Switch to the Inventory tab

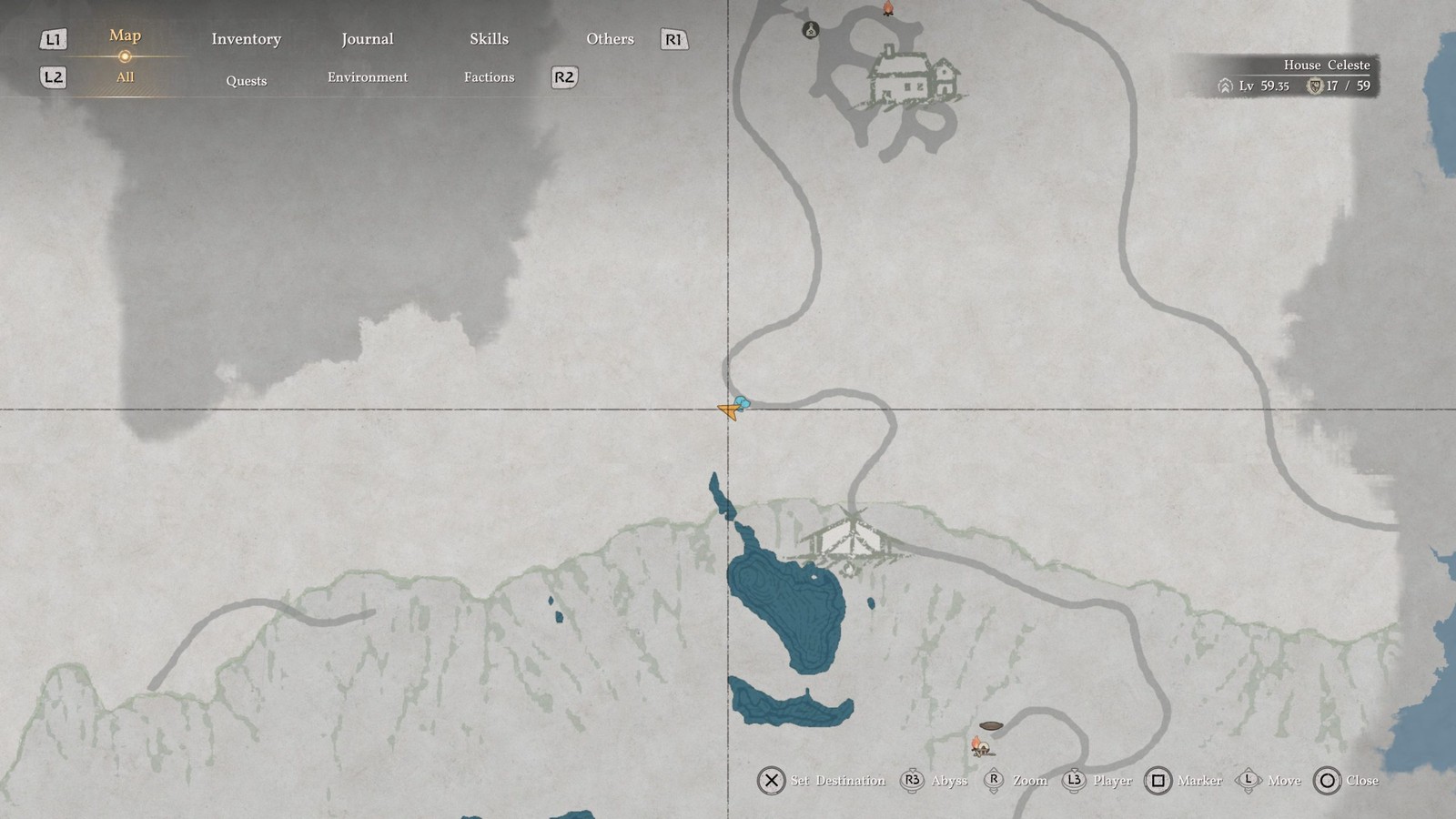tap(246, 38)
